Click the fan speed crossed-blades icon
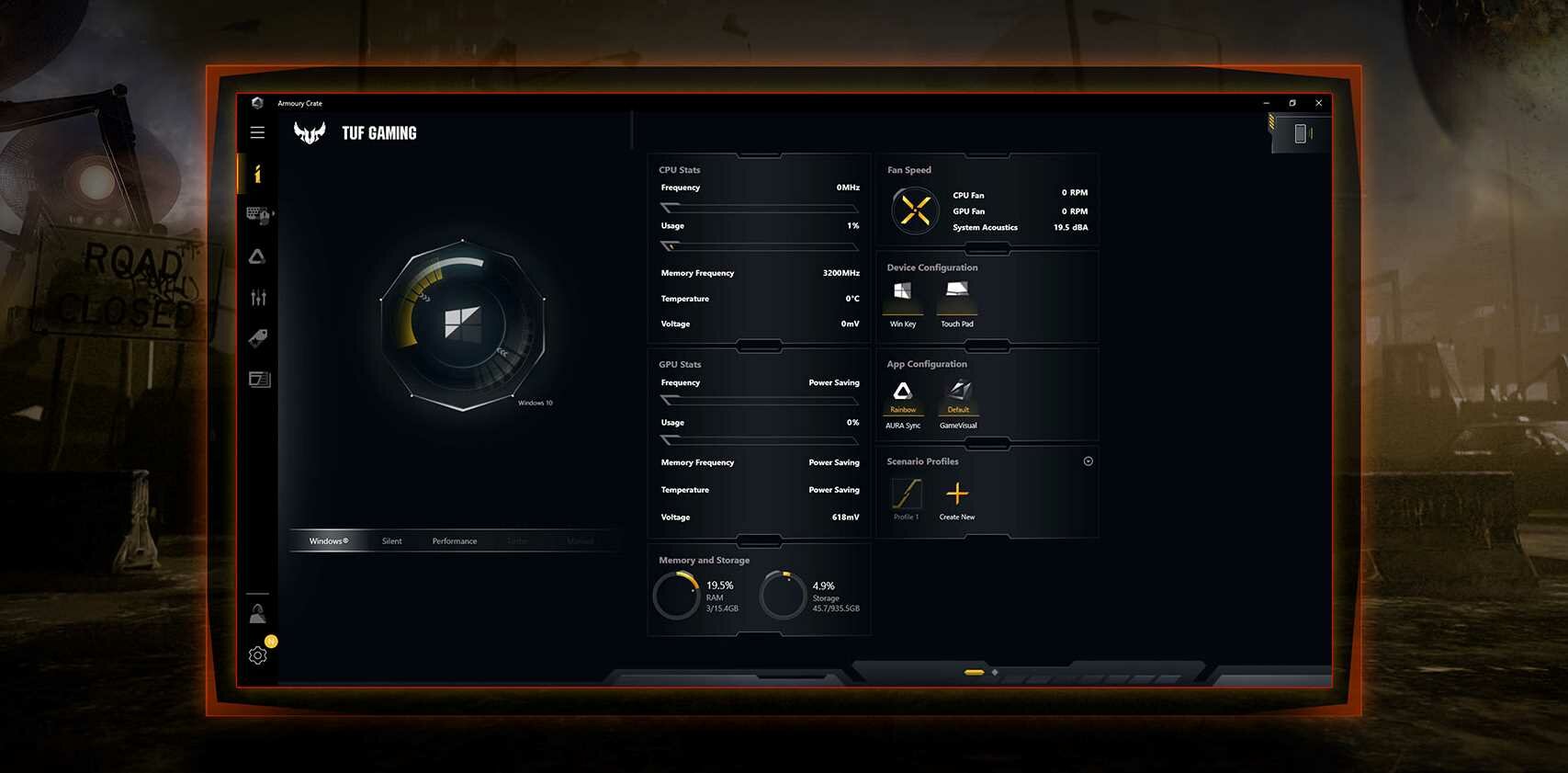 click(914, 210)
